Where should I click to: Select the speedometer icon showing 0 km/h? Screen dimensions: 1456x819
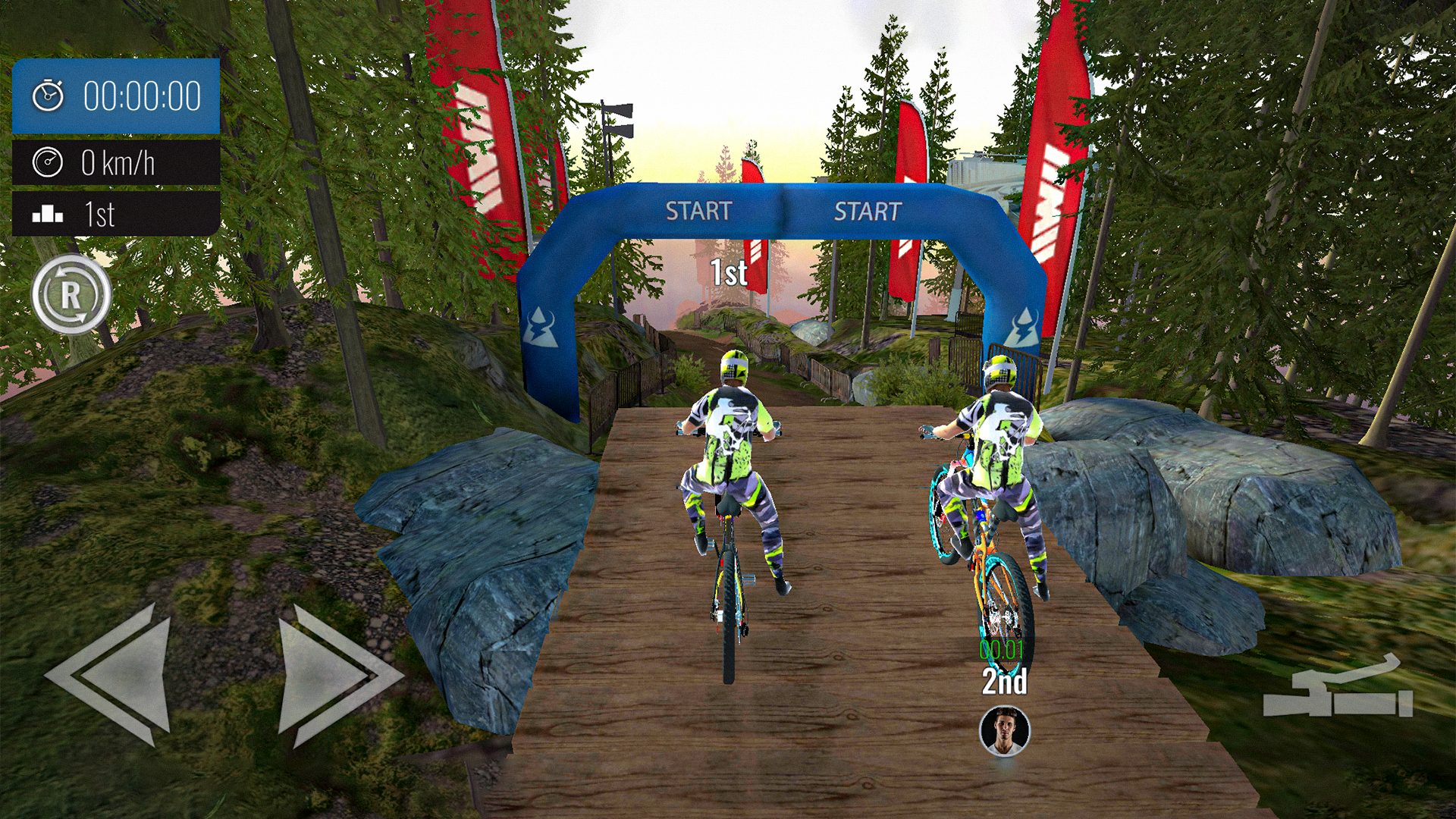47,162
